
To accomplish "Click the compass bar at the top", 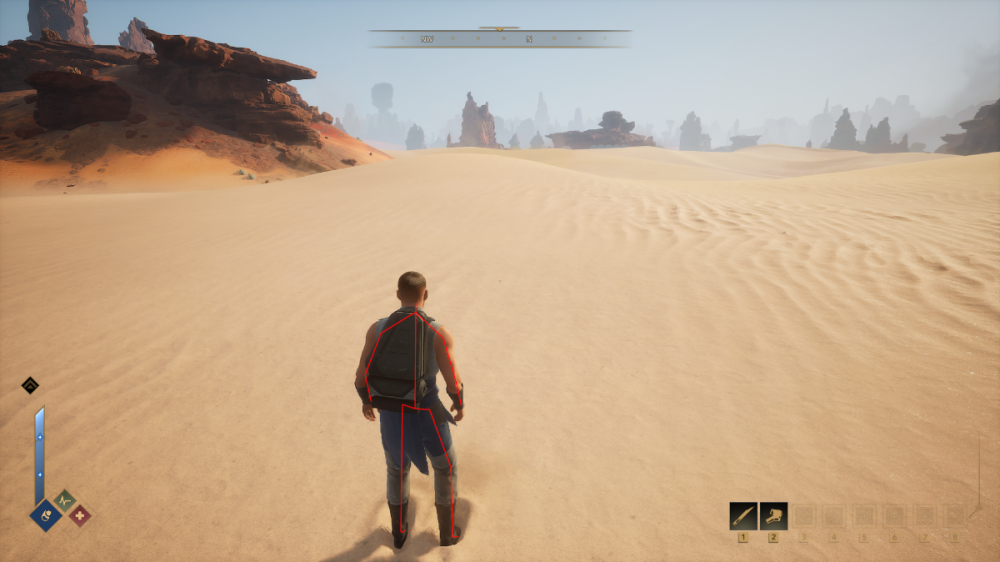I will pyautogui.click(x=500, y=39).
